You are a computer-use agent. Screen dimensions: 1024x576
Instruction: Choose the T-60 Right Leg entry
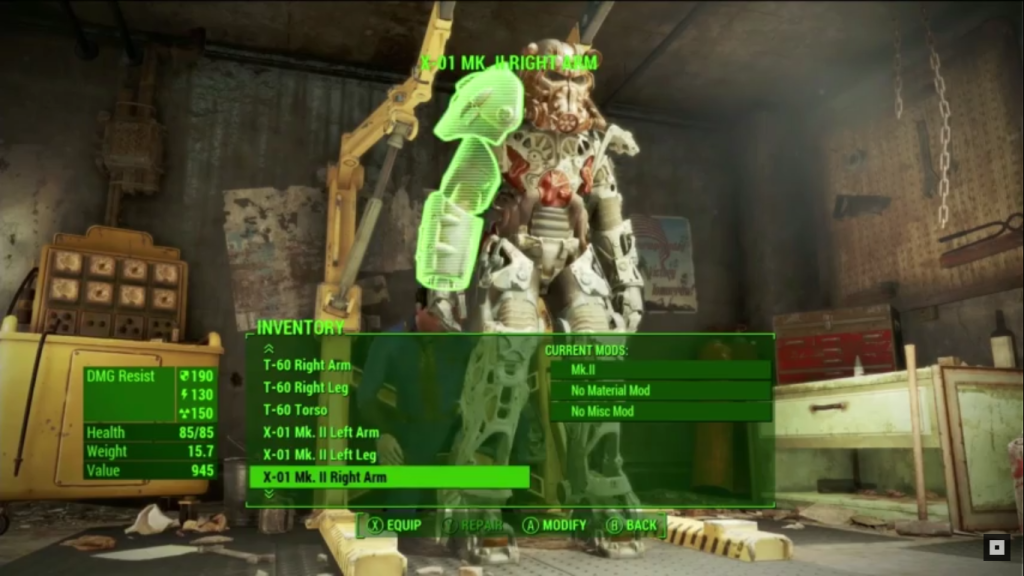pos(306,388)
